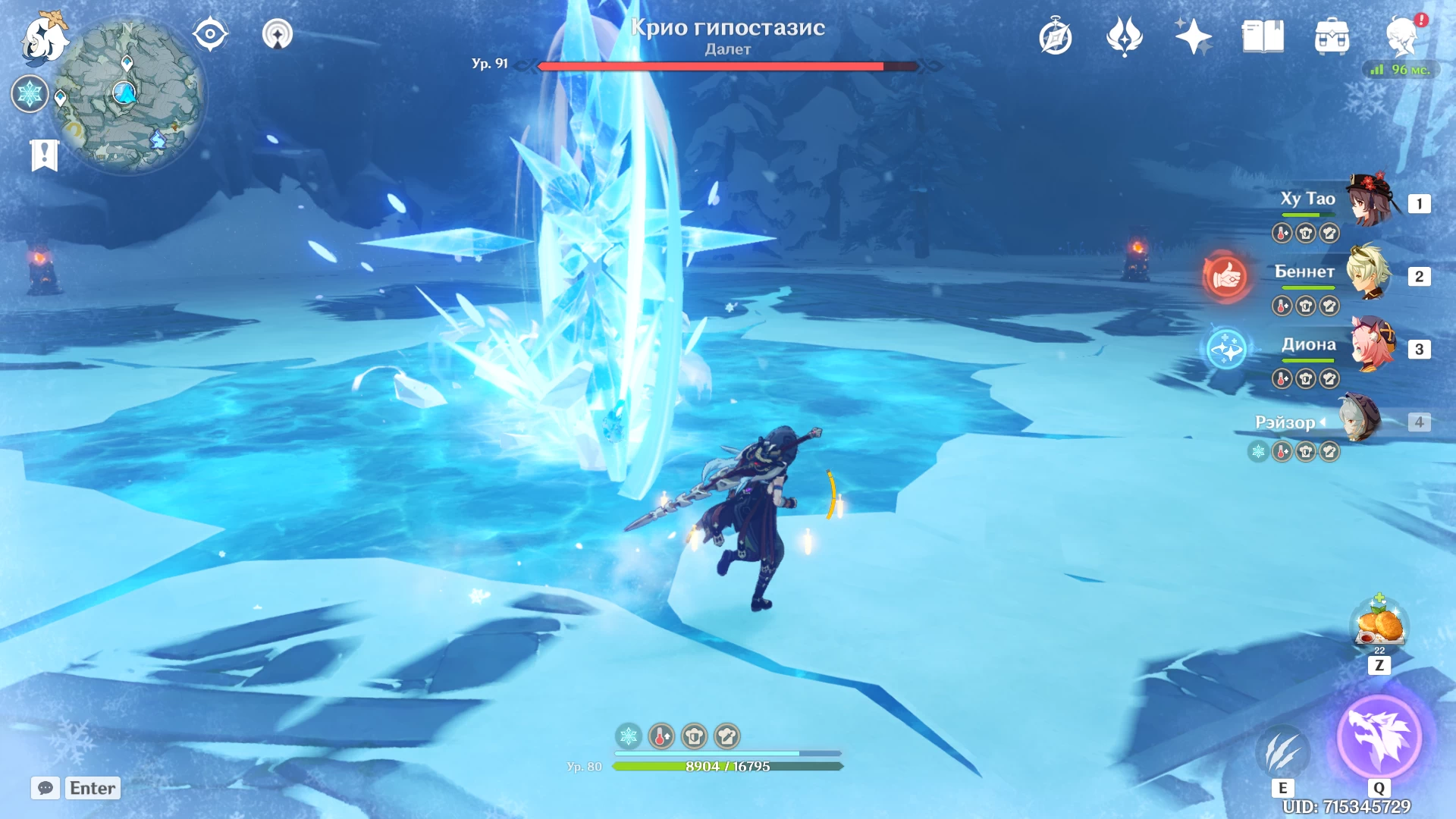1456x819 pixels.
Task: Open the inventory backpack
Action: pyautogui.click(x=1332, y=36)
